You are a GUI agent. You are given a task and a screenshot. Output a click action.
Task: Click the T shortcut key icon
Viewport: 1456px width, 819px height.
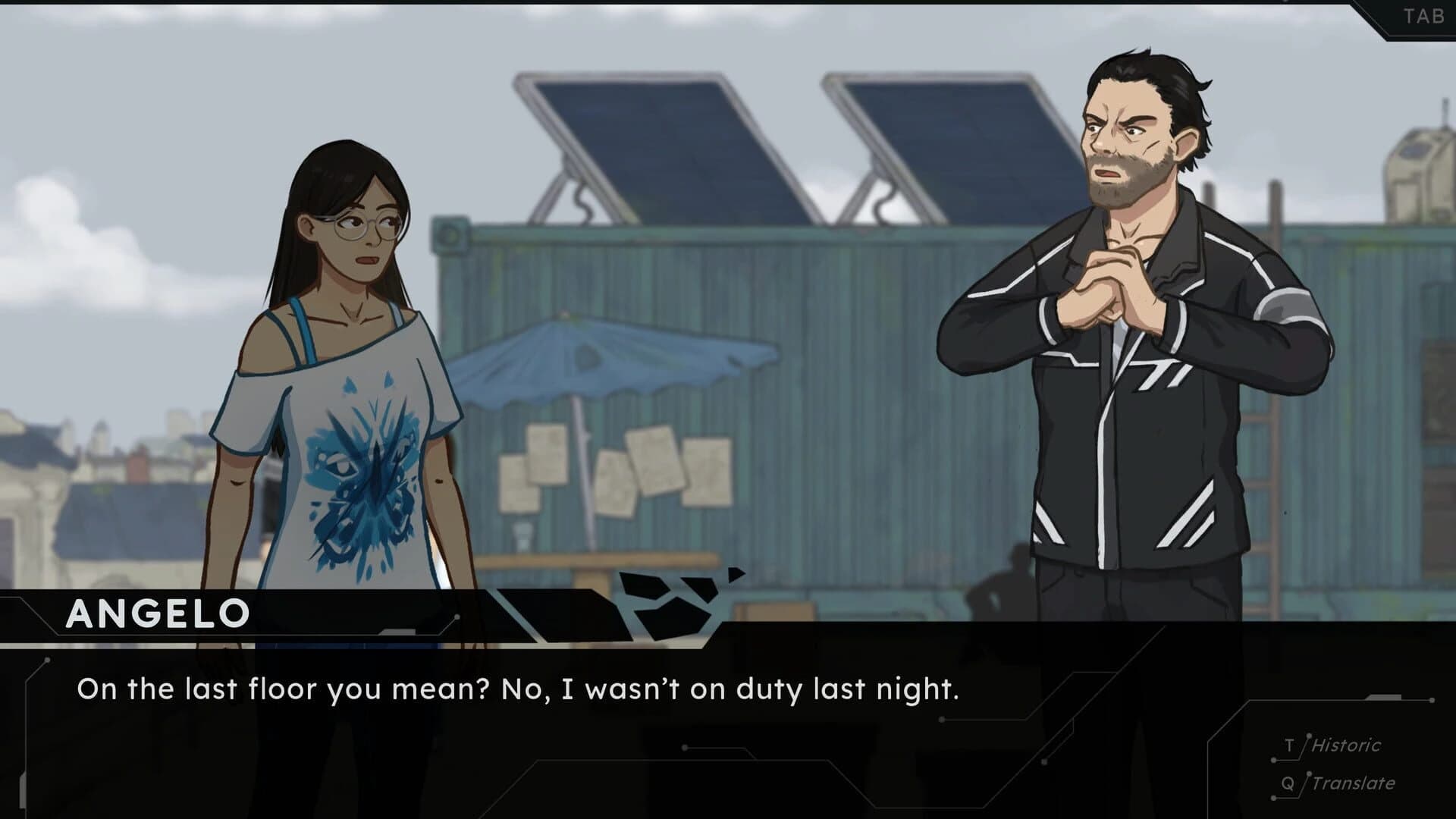click(x=1289, y=745)
